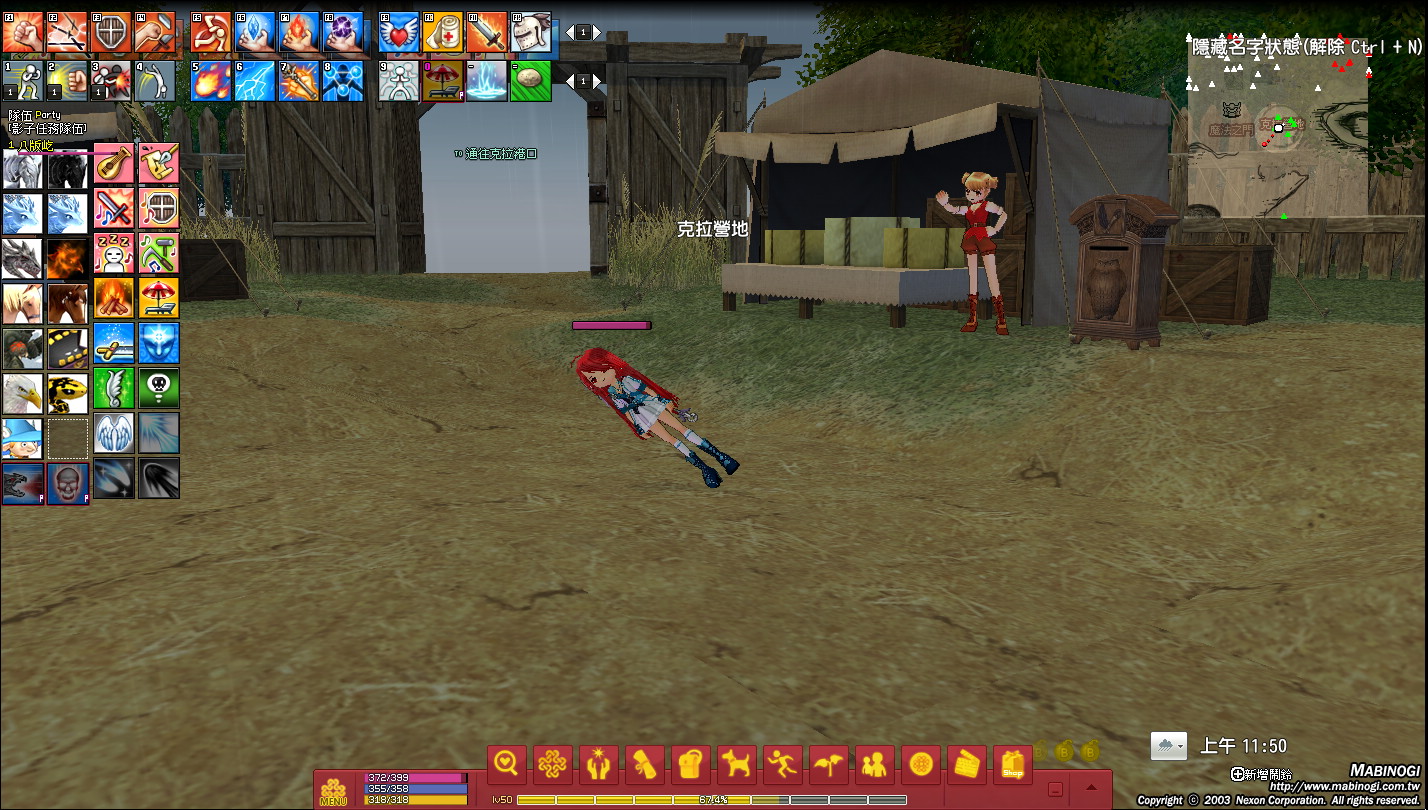The height and width of the screenshot is (810, 1428).
Task: Activate the clenched fist skill on F1
Action: 22,32
